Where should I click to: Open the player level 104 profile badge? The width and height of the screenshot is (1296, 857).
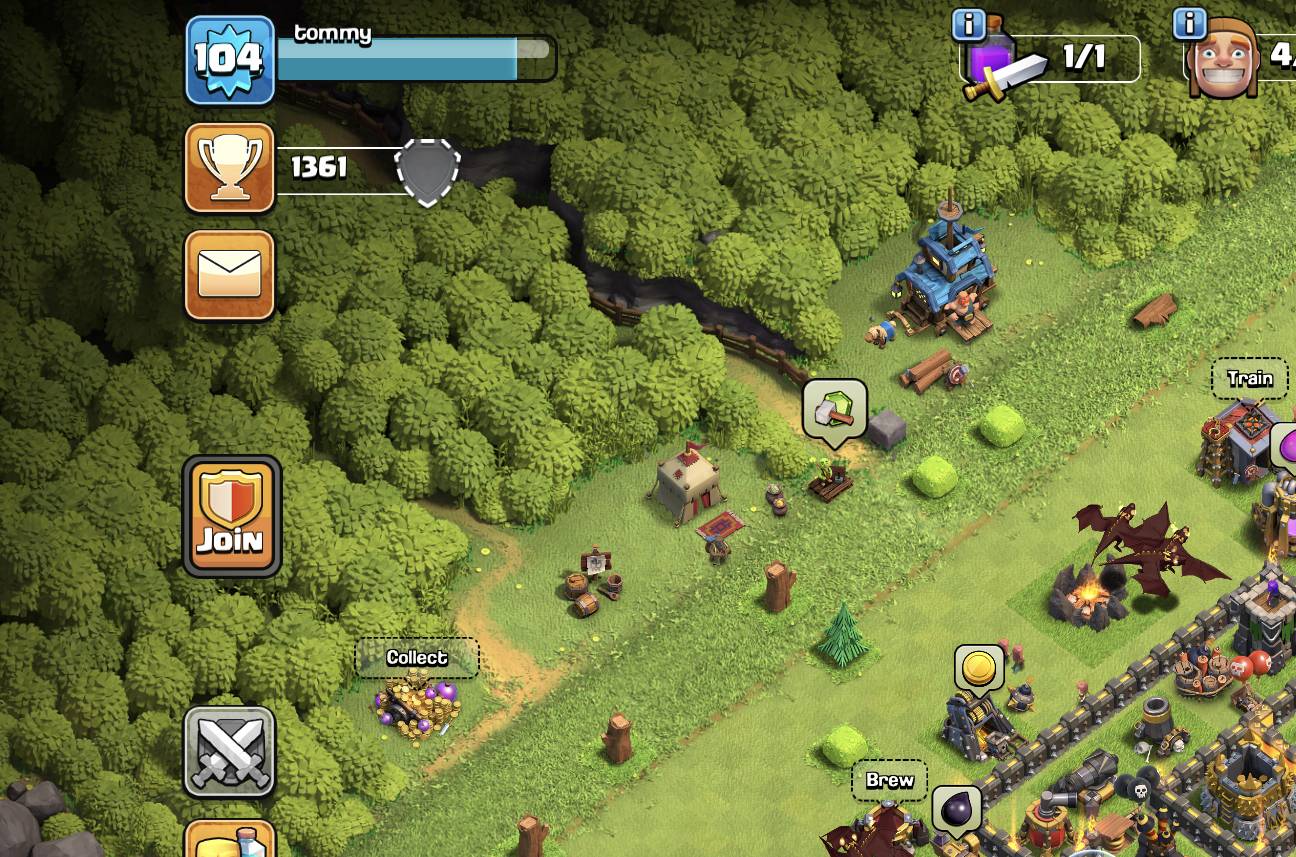coord(230,61)
